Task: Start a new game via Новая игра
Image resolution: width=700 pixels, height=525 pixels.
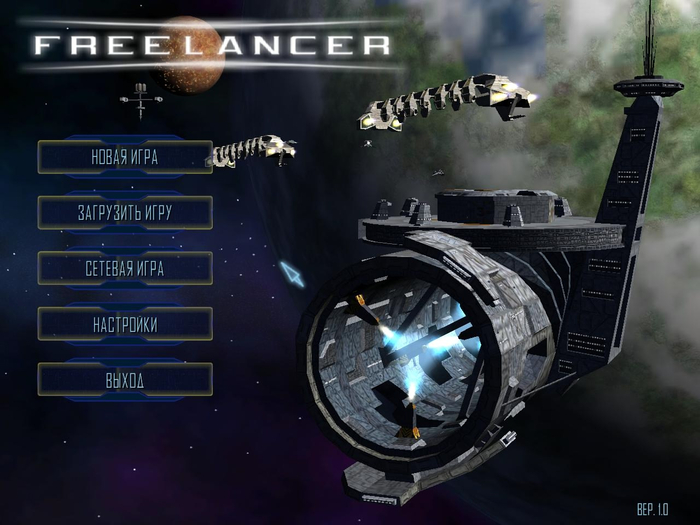Action: pos(125,157)
